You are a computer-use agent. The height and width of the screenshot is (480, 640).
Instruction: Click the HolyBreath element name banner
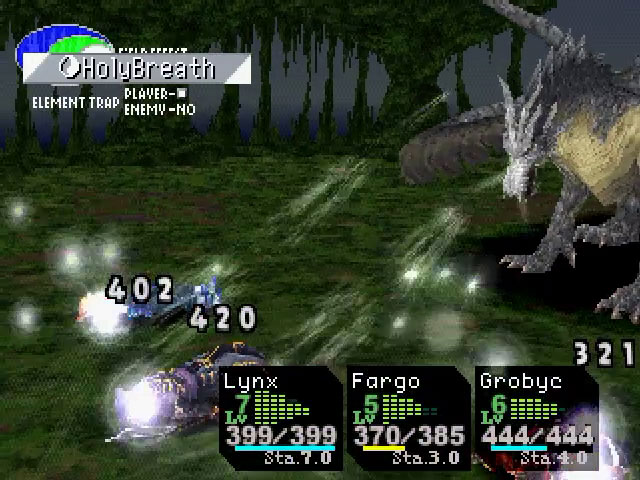tap(136, 69)
